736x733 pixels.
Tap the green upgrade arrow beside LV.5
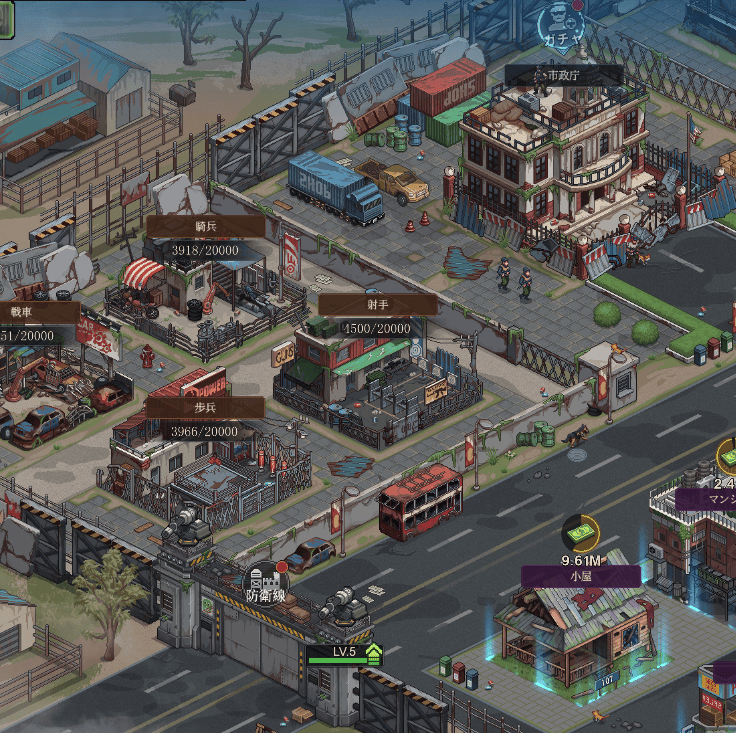coord(374,653)
